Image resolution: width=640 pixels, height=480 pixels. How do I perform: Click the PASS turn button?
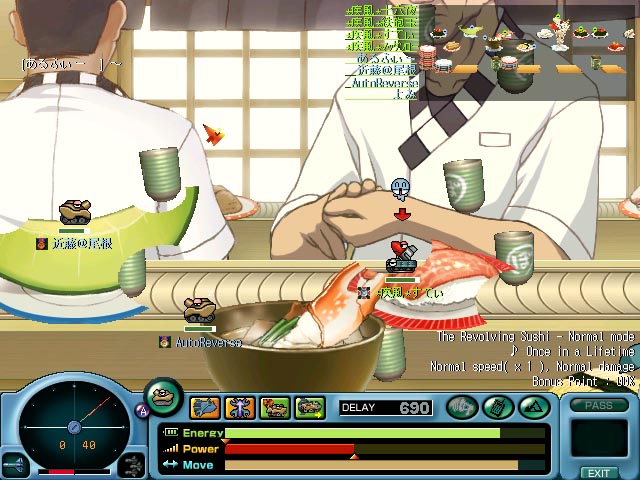point(599,405)
